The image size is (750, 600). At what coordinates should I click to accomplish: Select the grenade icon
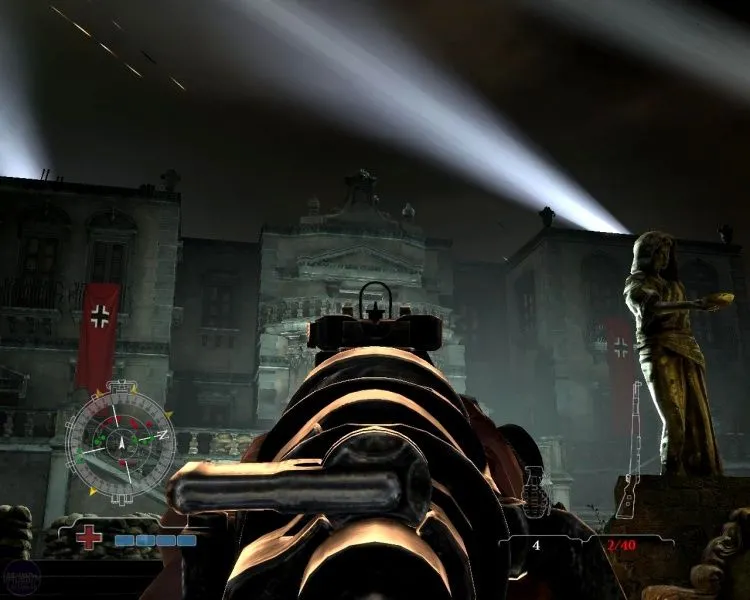point(535,491)
